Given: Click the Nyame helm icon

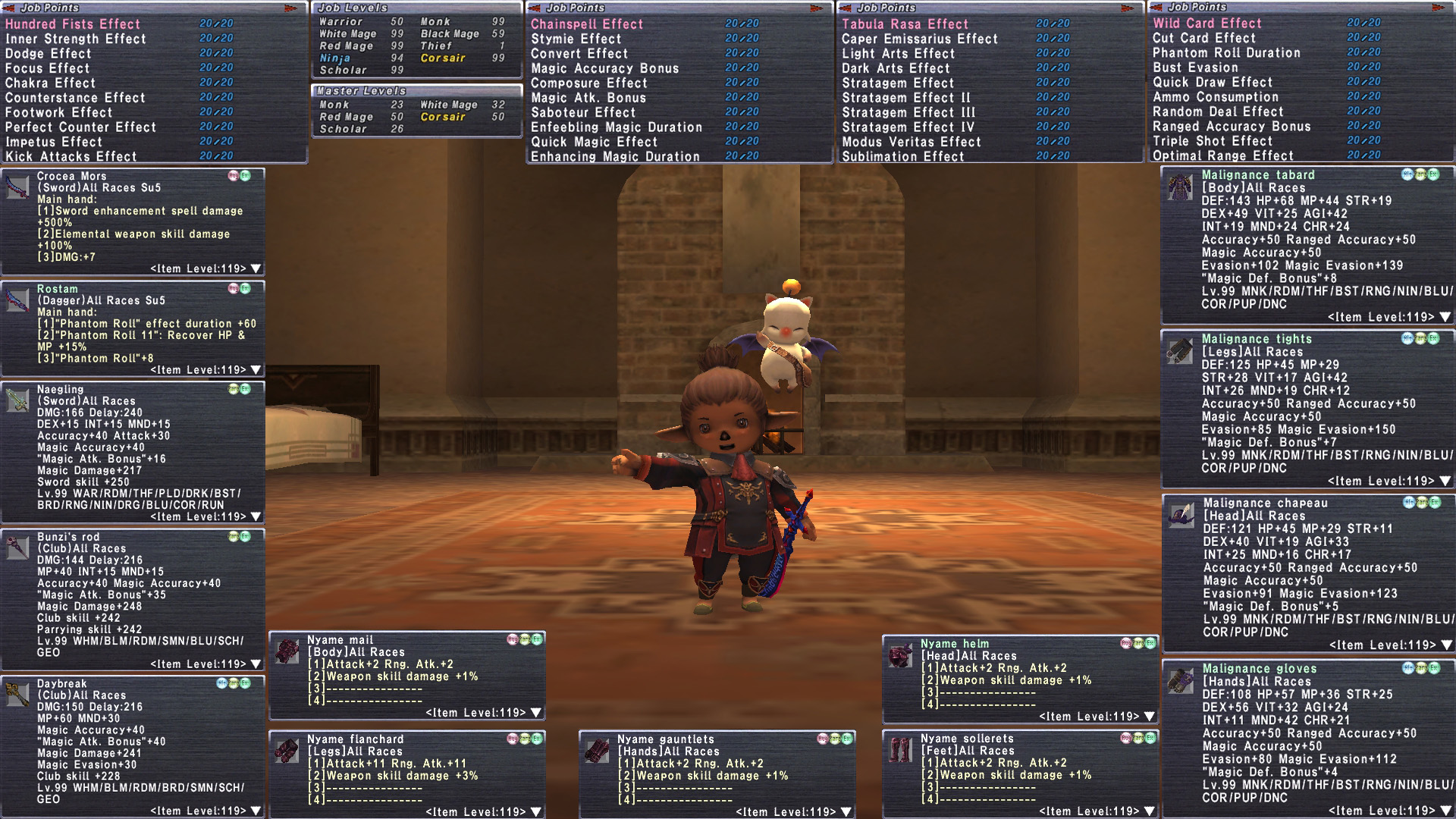Looking at the screenshot, I should point(901,654).
